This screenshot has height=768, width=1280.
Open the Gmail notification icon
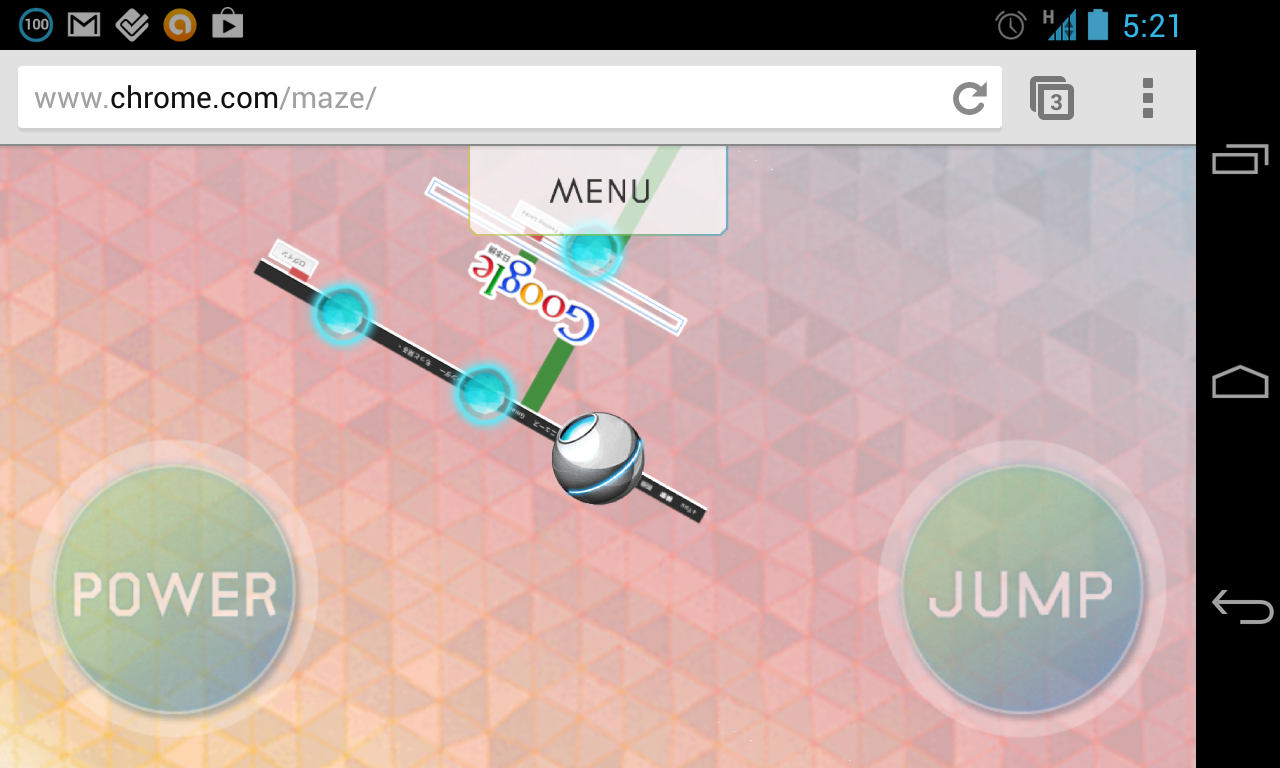click(x=83, y=24)
